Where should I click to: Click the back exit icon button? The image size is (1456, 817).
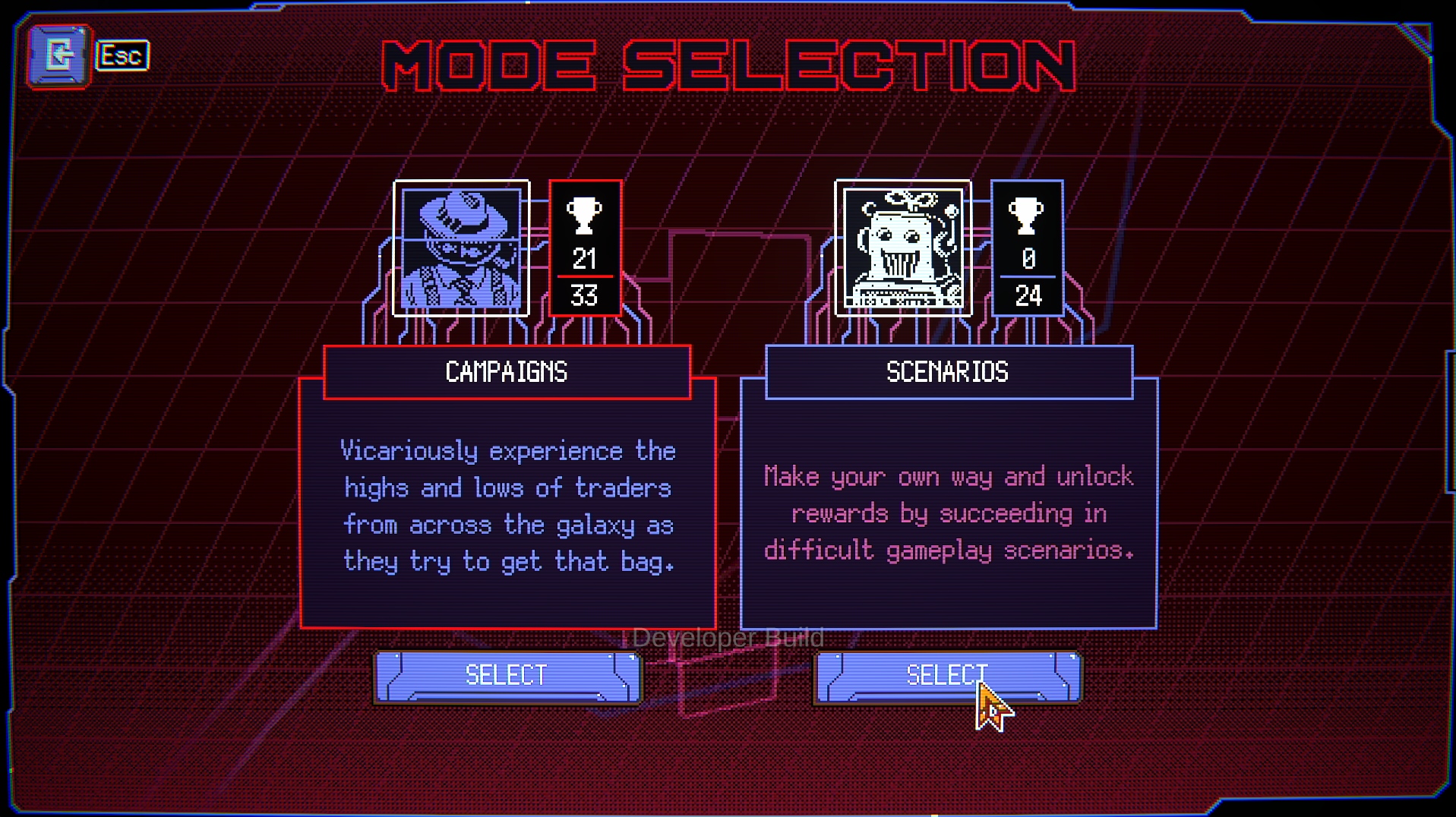tap(59, 55)
